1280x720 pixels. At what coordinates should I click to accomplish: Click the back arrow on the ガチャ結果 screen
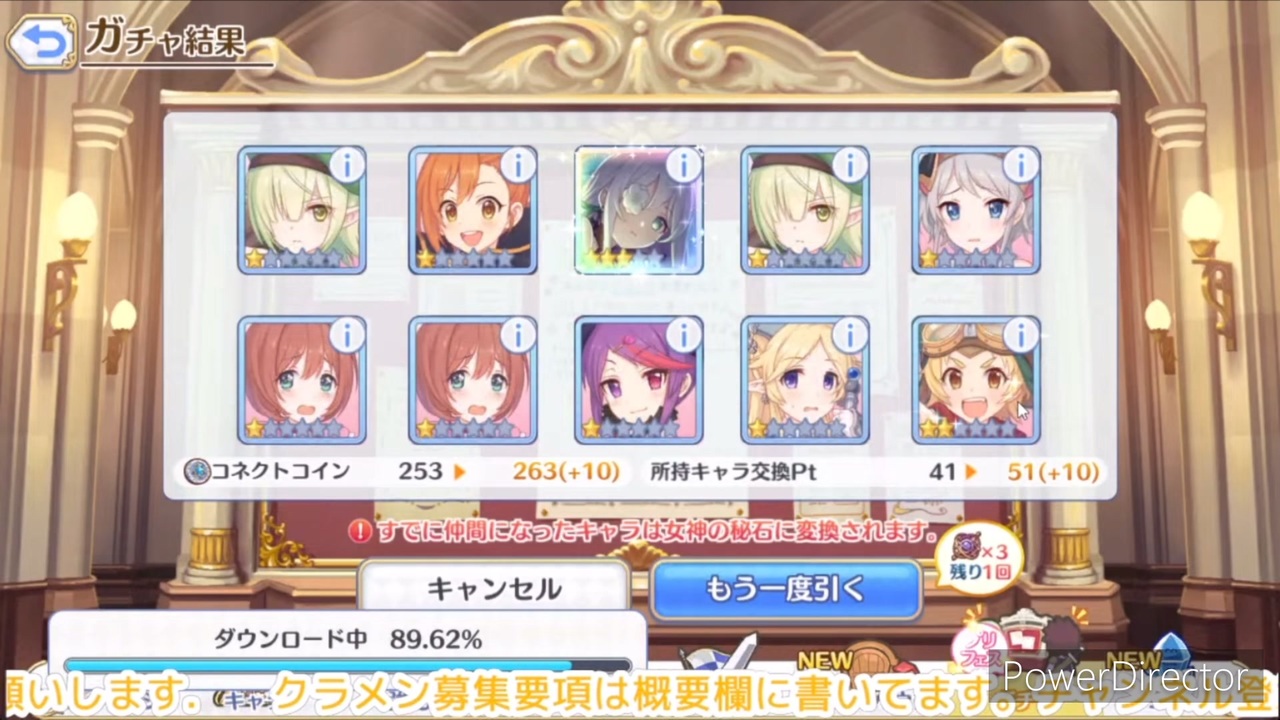40,40
